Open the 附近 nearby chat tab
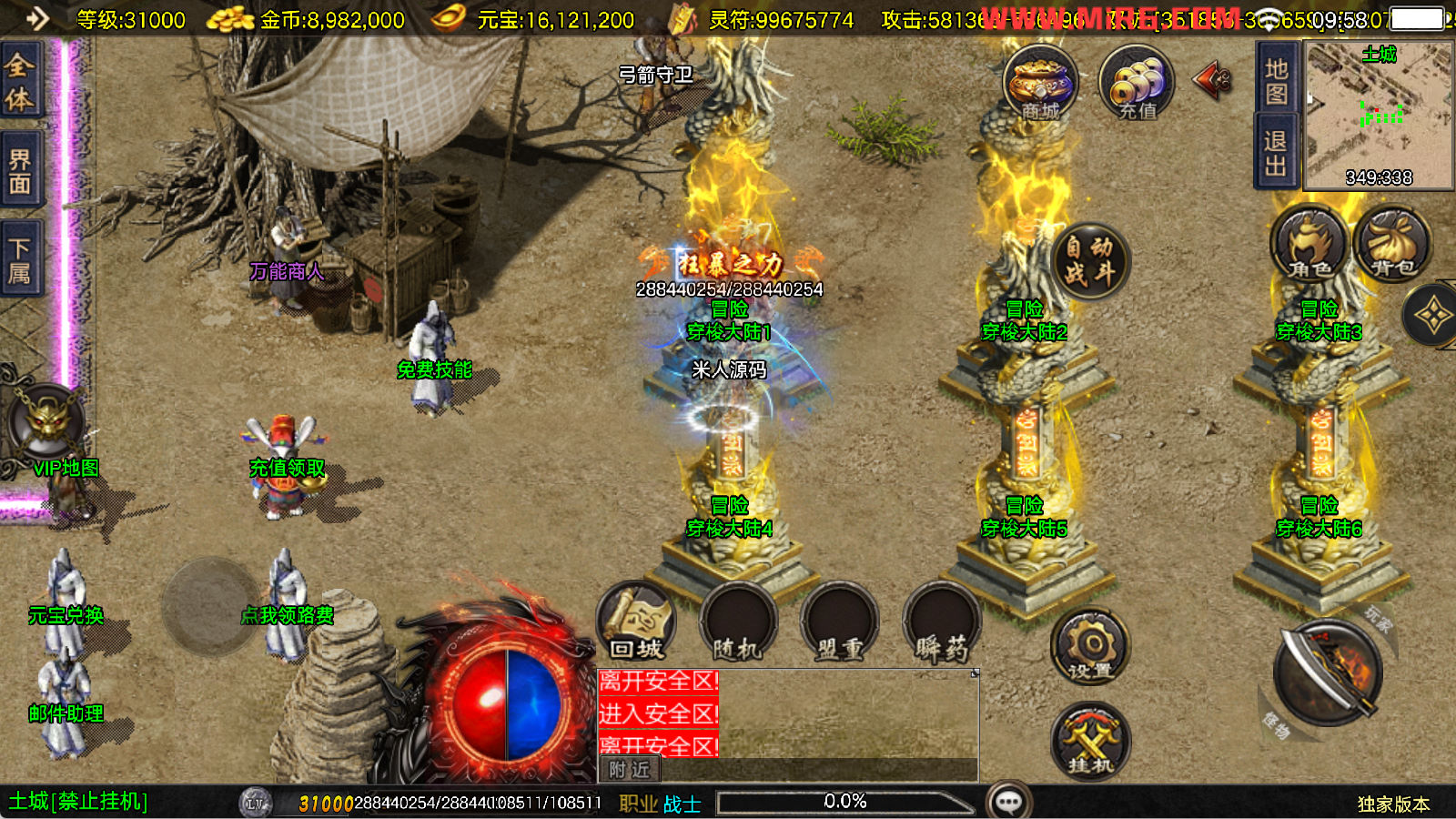Screen dimensions: 1456x819 coord(630,770)
